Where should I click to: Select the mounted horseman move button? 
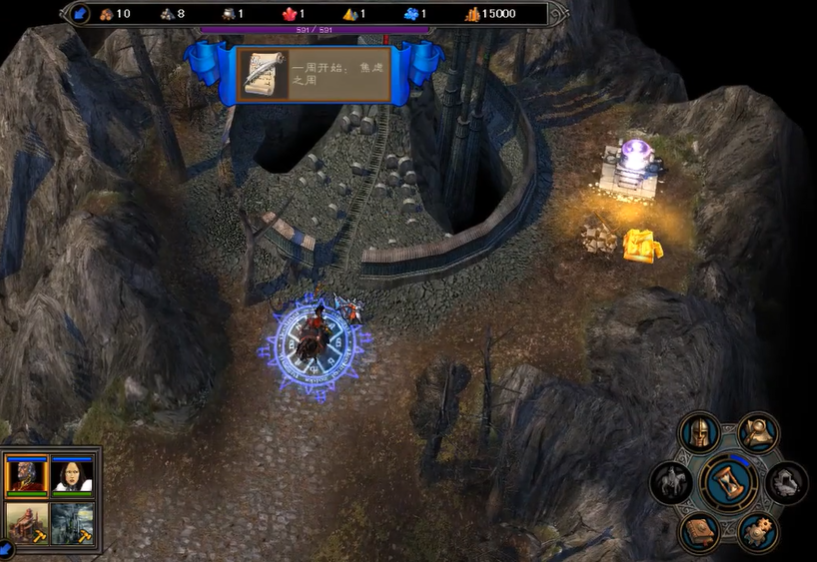671,483
